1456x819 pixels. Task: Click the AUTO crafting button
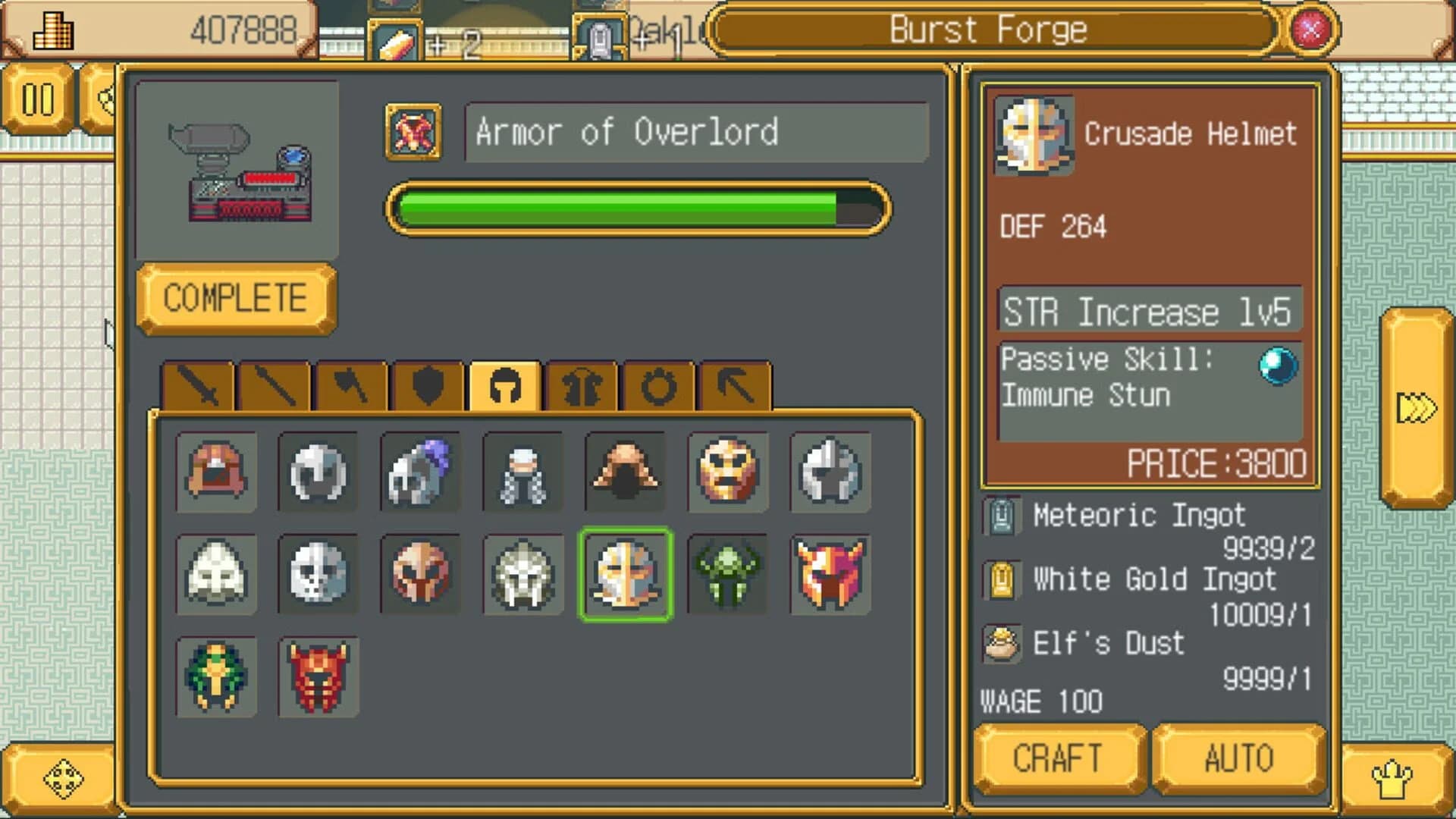coord(1238,758)
